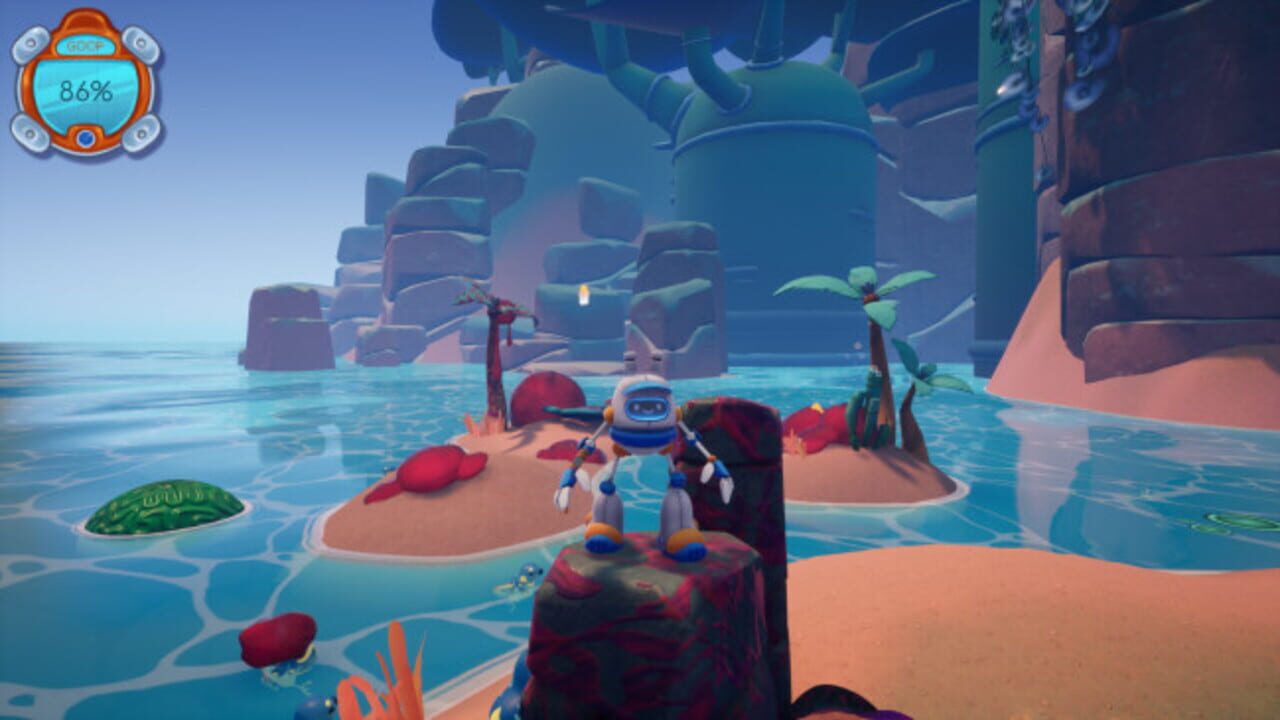Click the bottom-left rivet of the GOOP meter
1280x720 pixels.
pyautogui.click(x=30, y=133)
